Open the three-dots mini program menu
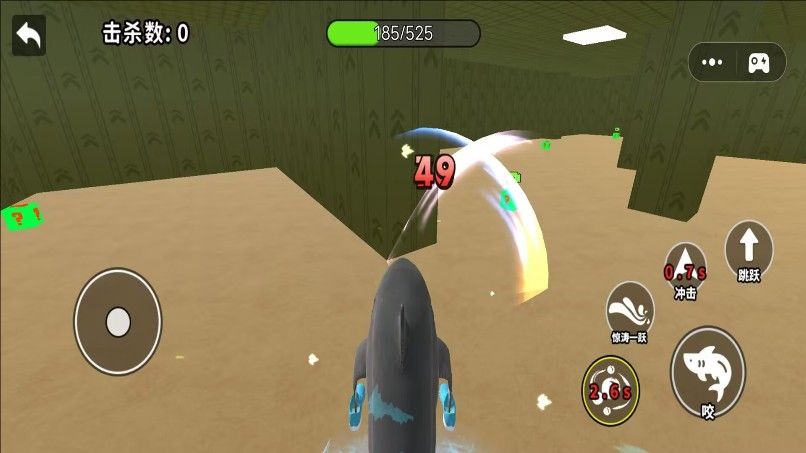Image resolution: width=806 pixels, height=453 pixels. click(712, 62)
